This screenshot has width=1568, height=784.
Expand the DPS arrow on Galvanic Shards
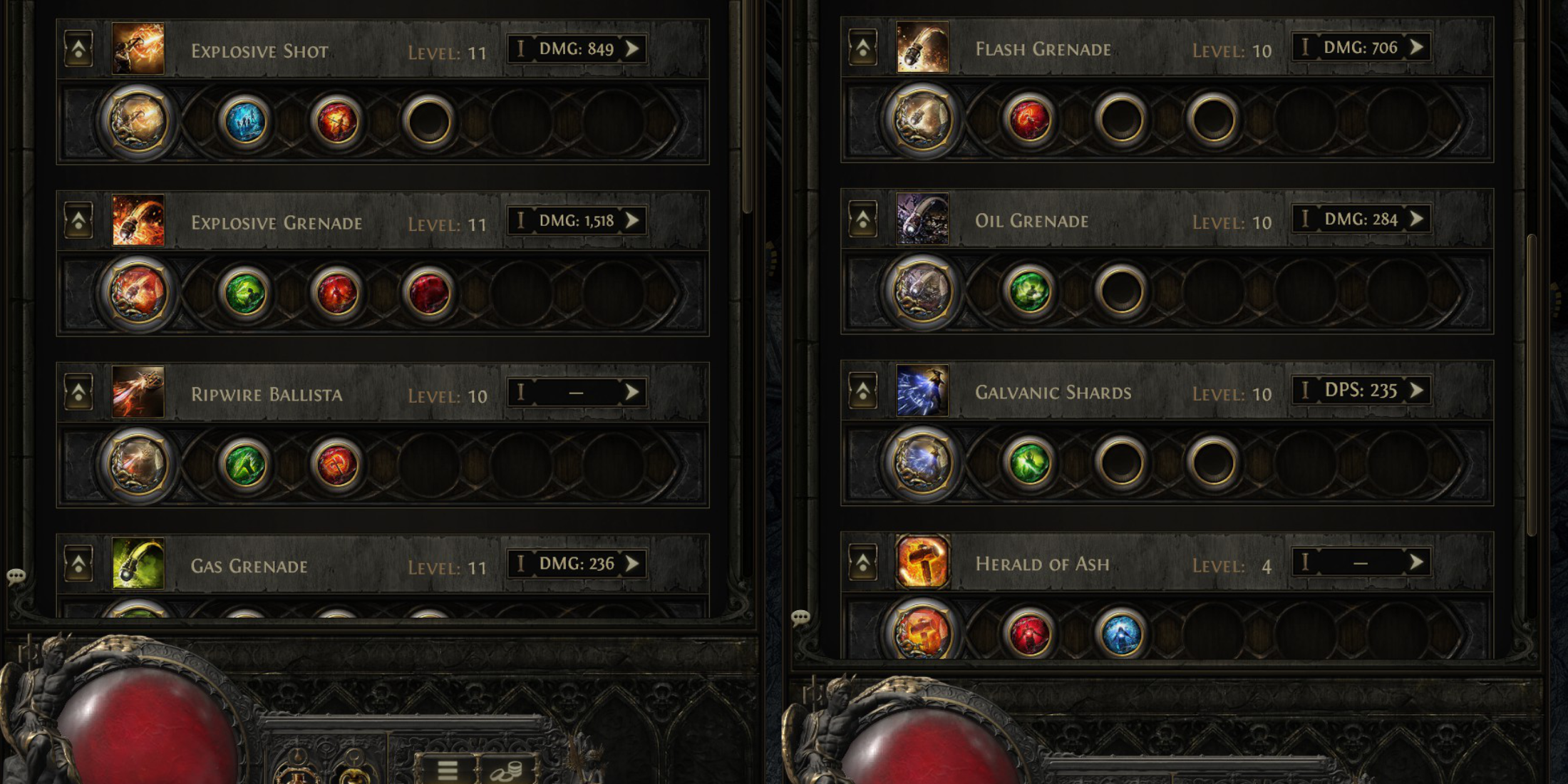pyautogui.click(x=1415, y=391)
